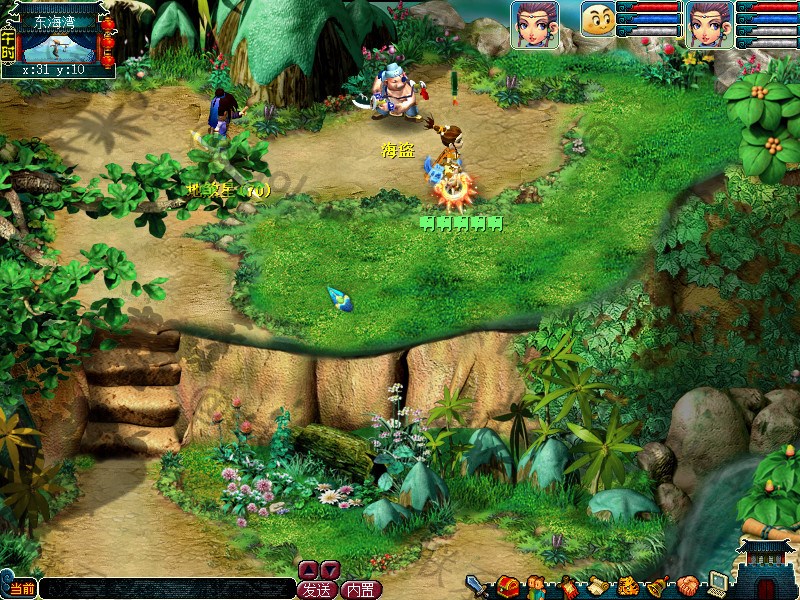The width and height of the screenshot is (800, 600).
Task: Open the tiger pet icon
Action: click(628, 586)
